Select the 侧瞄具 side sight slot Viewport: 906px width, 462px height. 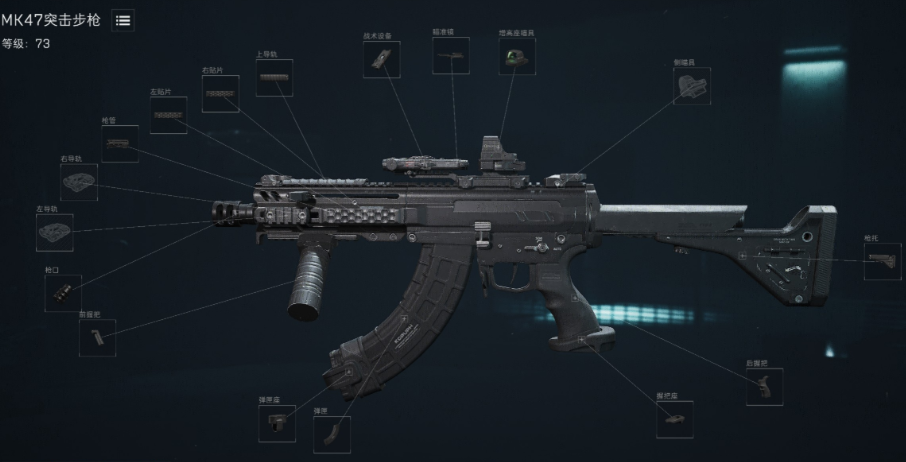pyautogui.click(x=691, y=86)
